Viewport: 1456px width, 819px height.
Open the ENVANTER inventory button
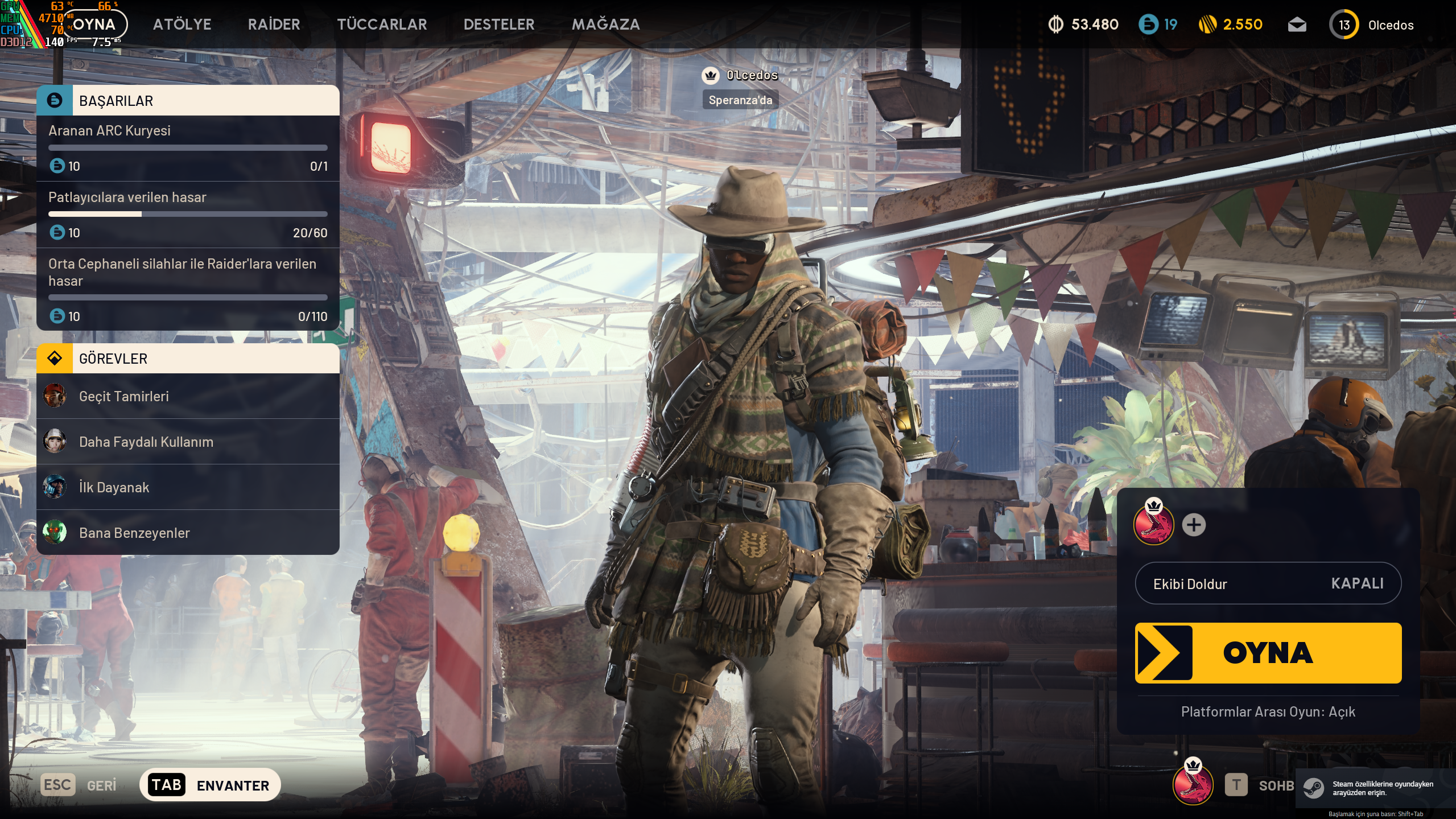click(x=210, y=785)
